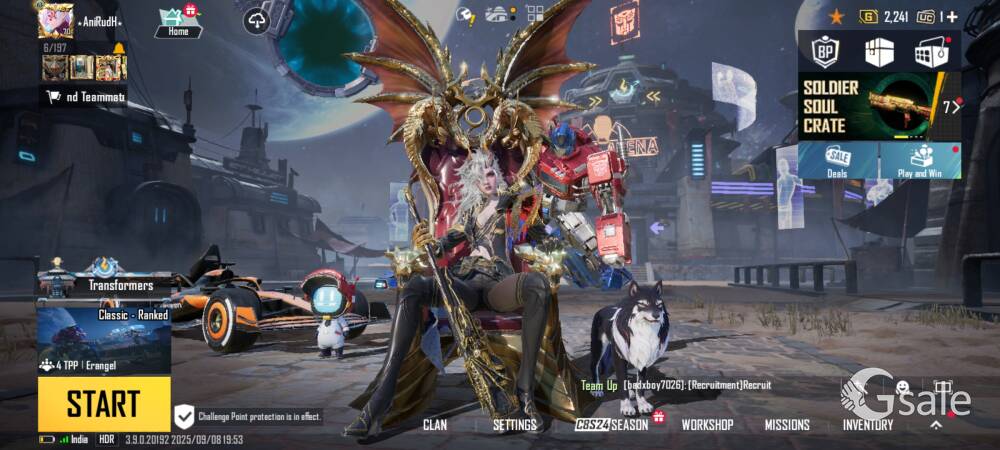Open the Classic - Ranked mode selector
The image size is (1000, 450).
(x=104, y=340)
